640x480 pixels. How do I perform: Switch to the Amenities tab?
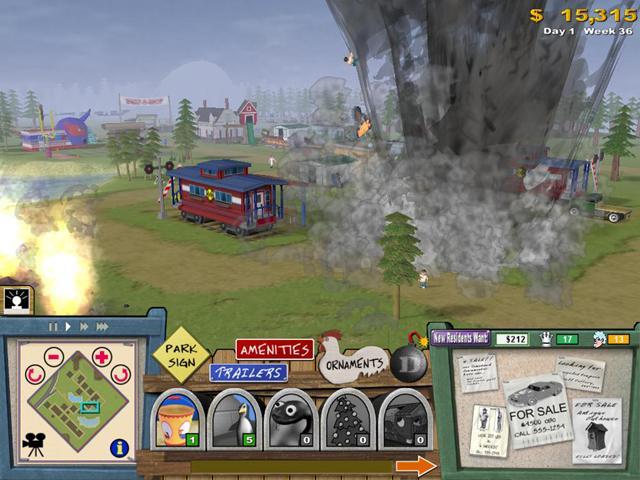[274, 350]
